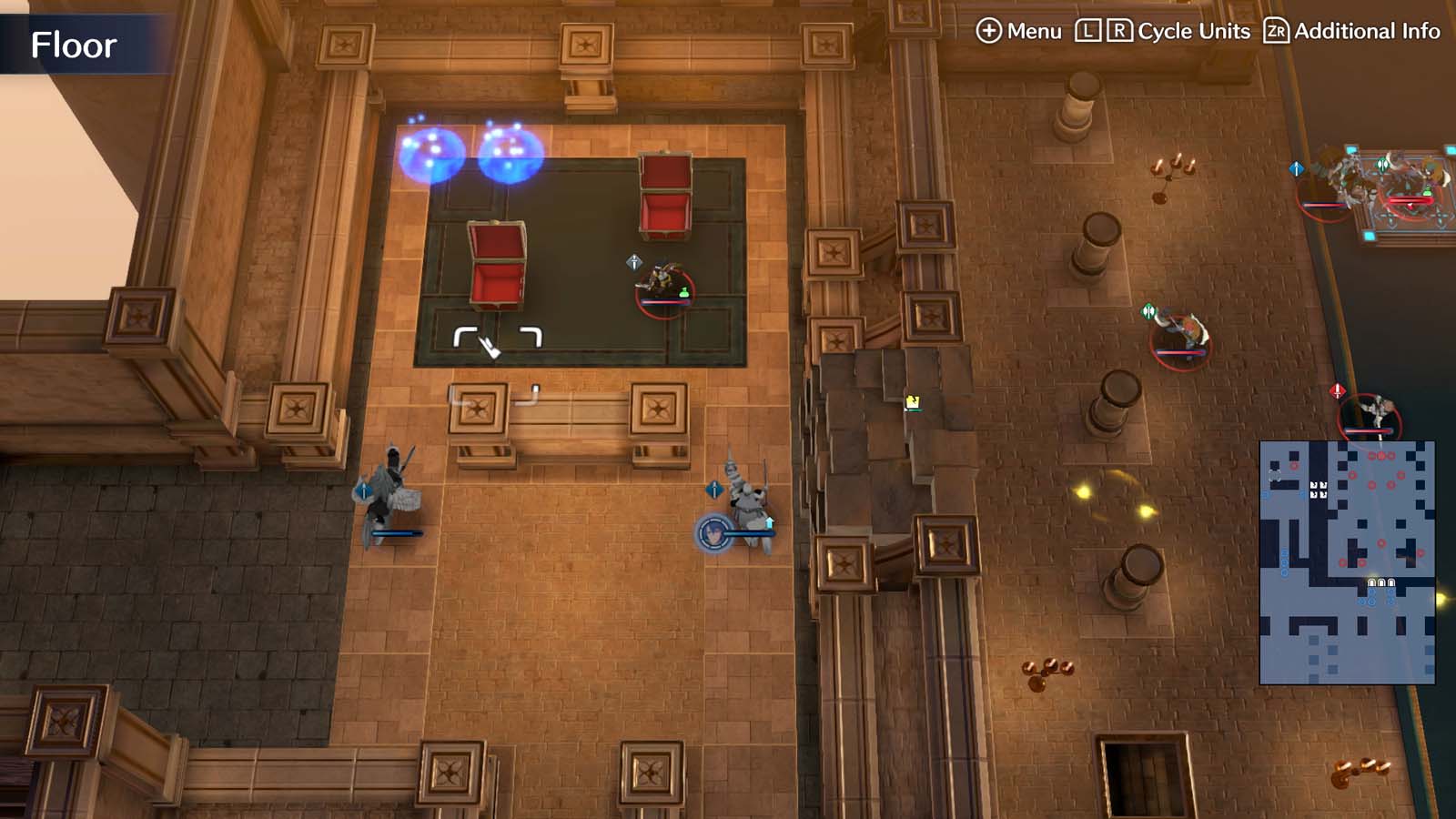Click the Floor header tab
The width and height of the screenshot is (1456, 819).
(73, 43)
